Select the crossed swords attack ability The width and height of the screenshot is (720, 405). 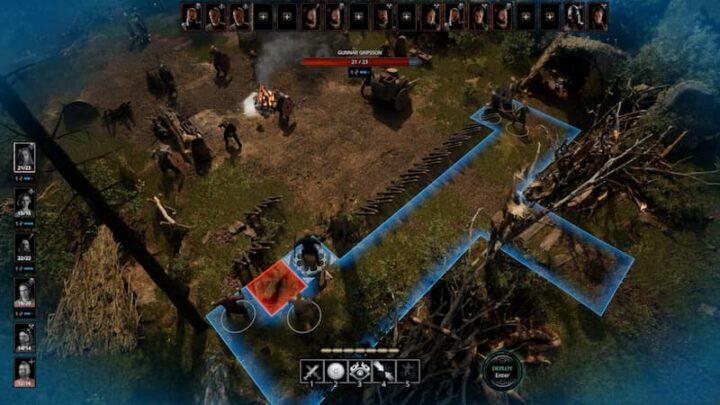pos(312,370)
